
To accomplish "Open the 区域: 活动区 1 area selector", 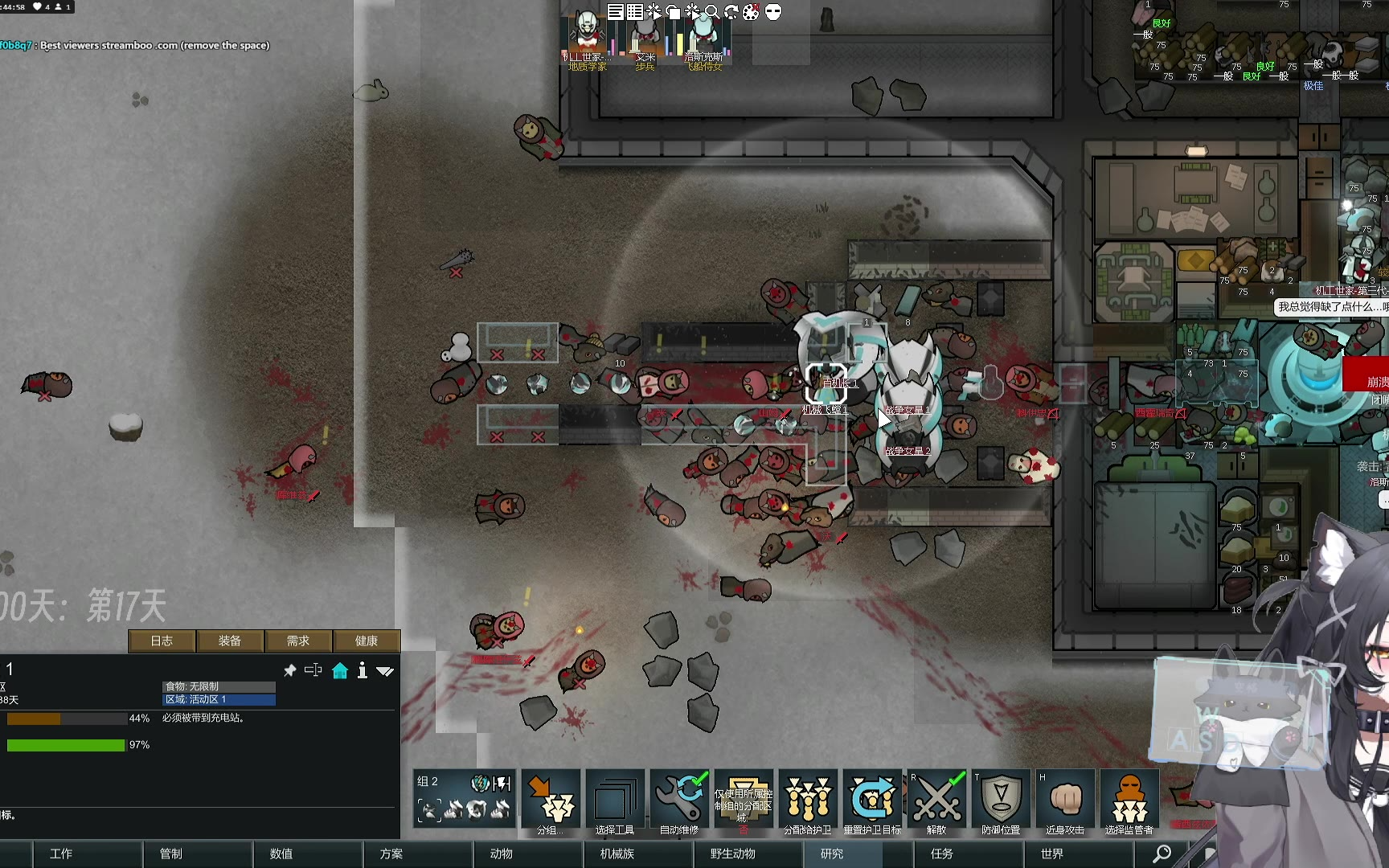I will pos(219,699).
